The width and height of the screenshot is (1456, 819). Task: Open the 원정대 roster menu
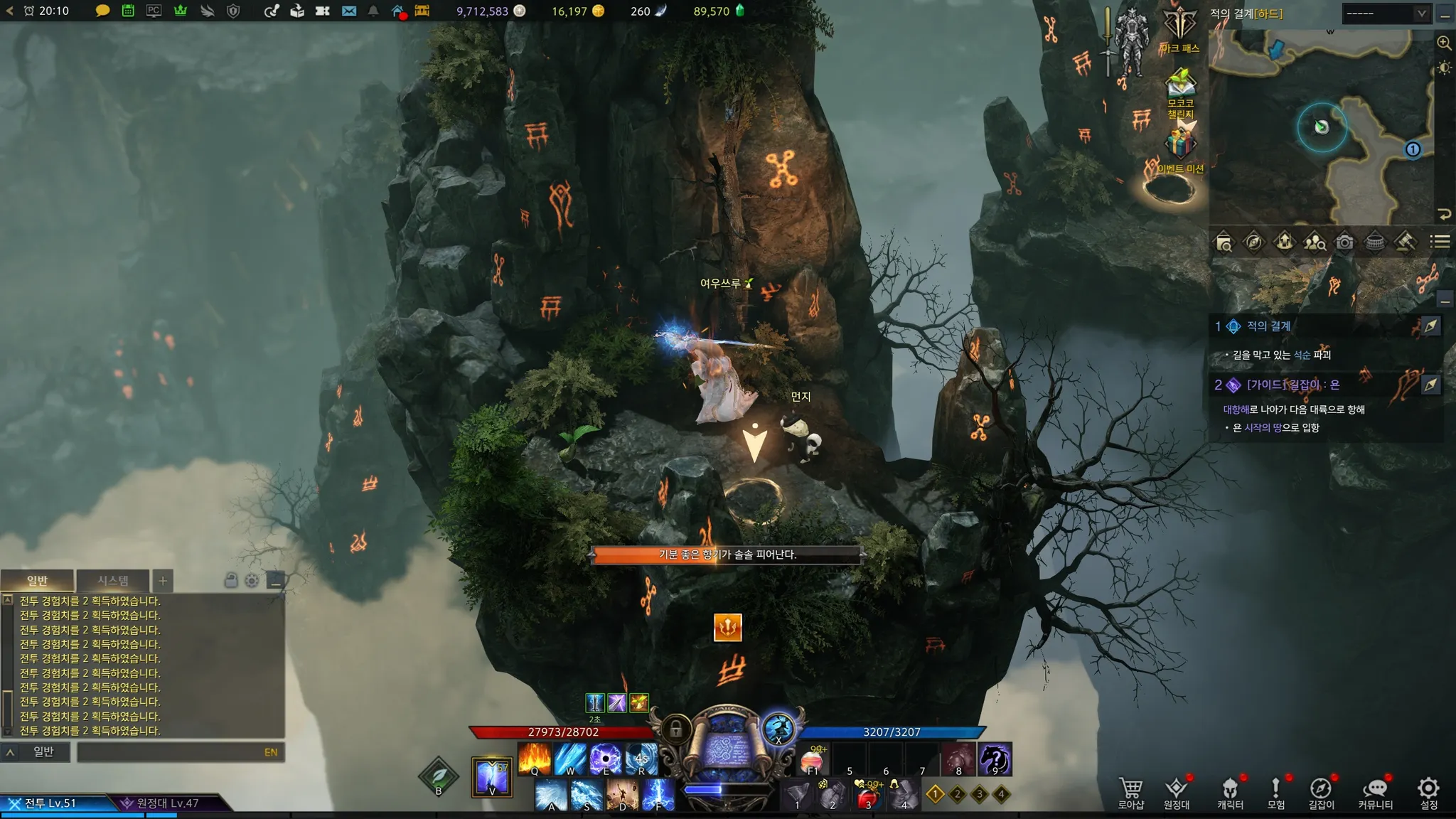coord(1177,792)
